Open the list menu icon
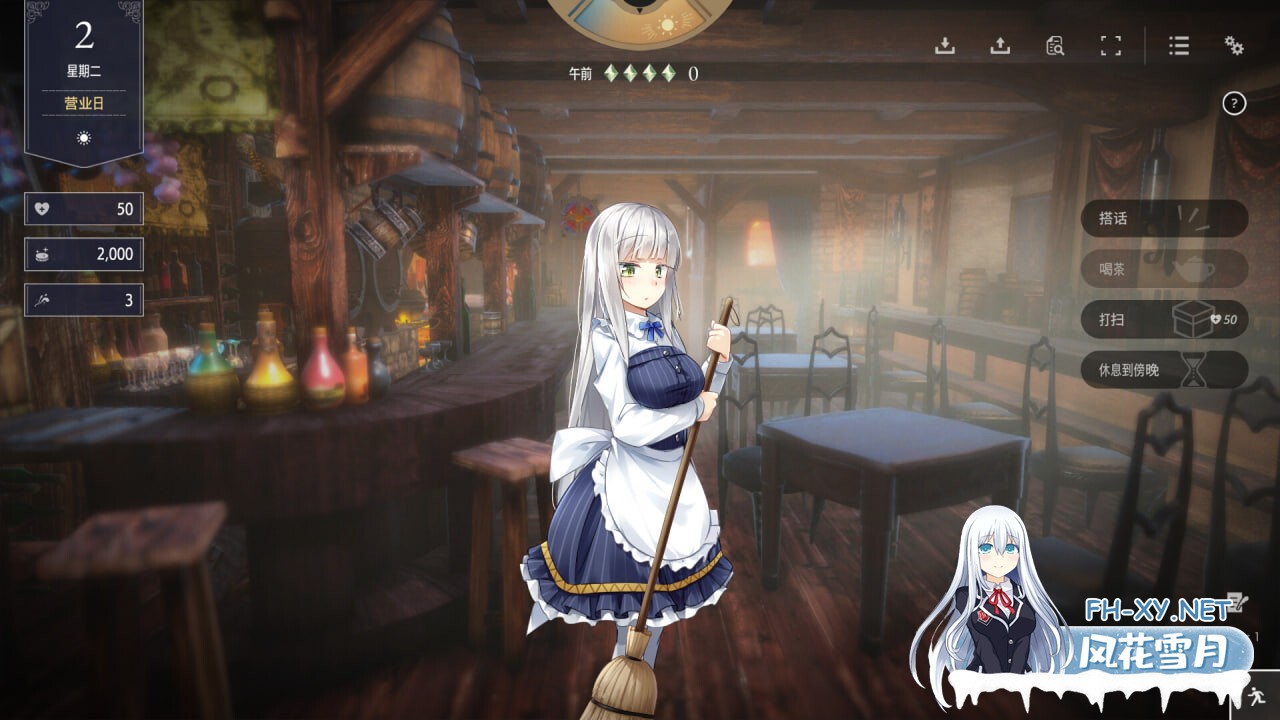This screenshot has height=720, width=1280. [1179, 46]
